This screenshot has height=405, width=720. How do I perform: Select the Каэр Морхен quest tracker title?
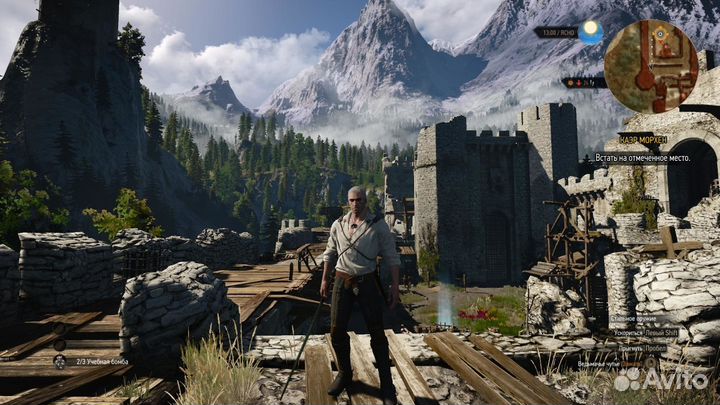click(x=642, y=139)
